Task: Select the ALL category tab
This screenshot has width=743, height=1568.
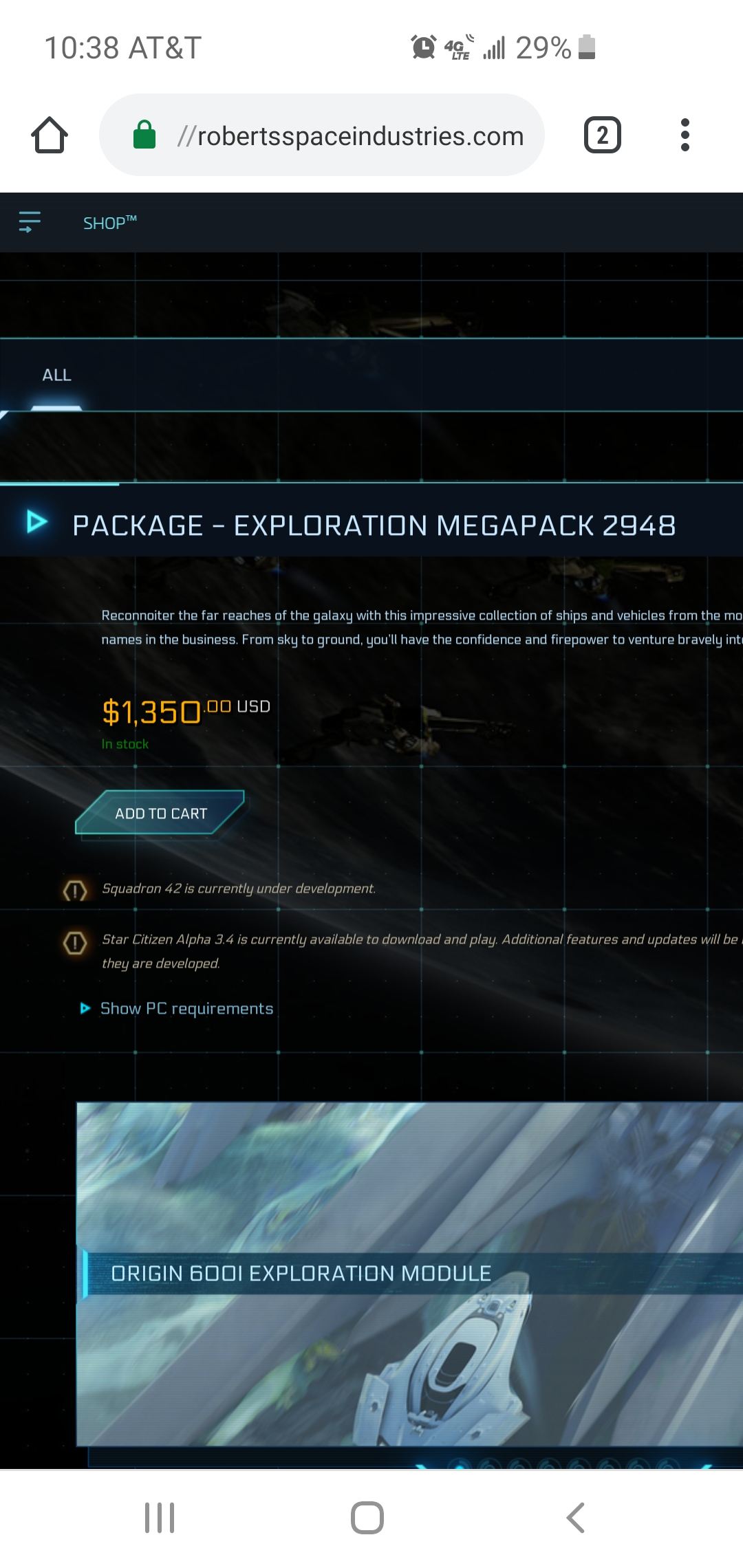Action: click(56, 375)
